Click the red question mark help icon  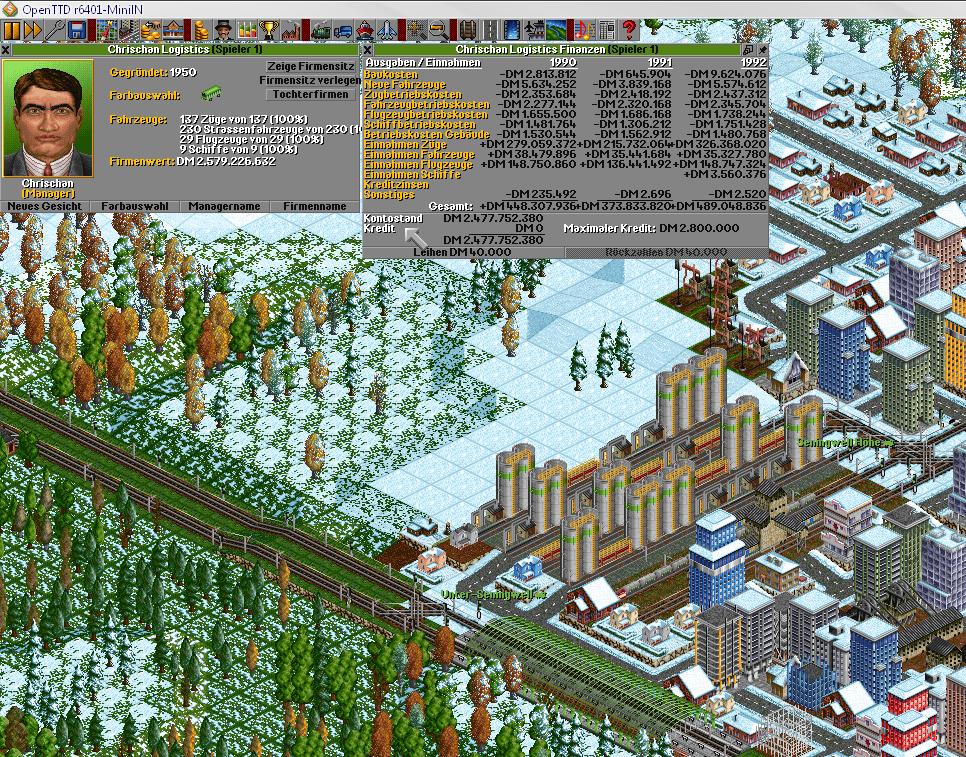[x=629, y=30]
